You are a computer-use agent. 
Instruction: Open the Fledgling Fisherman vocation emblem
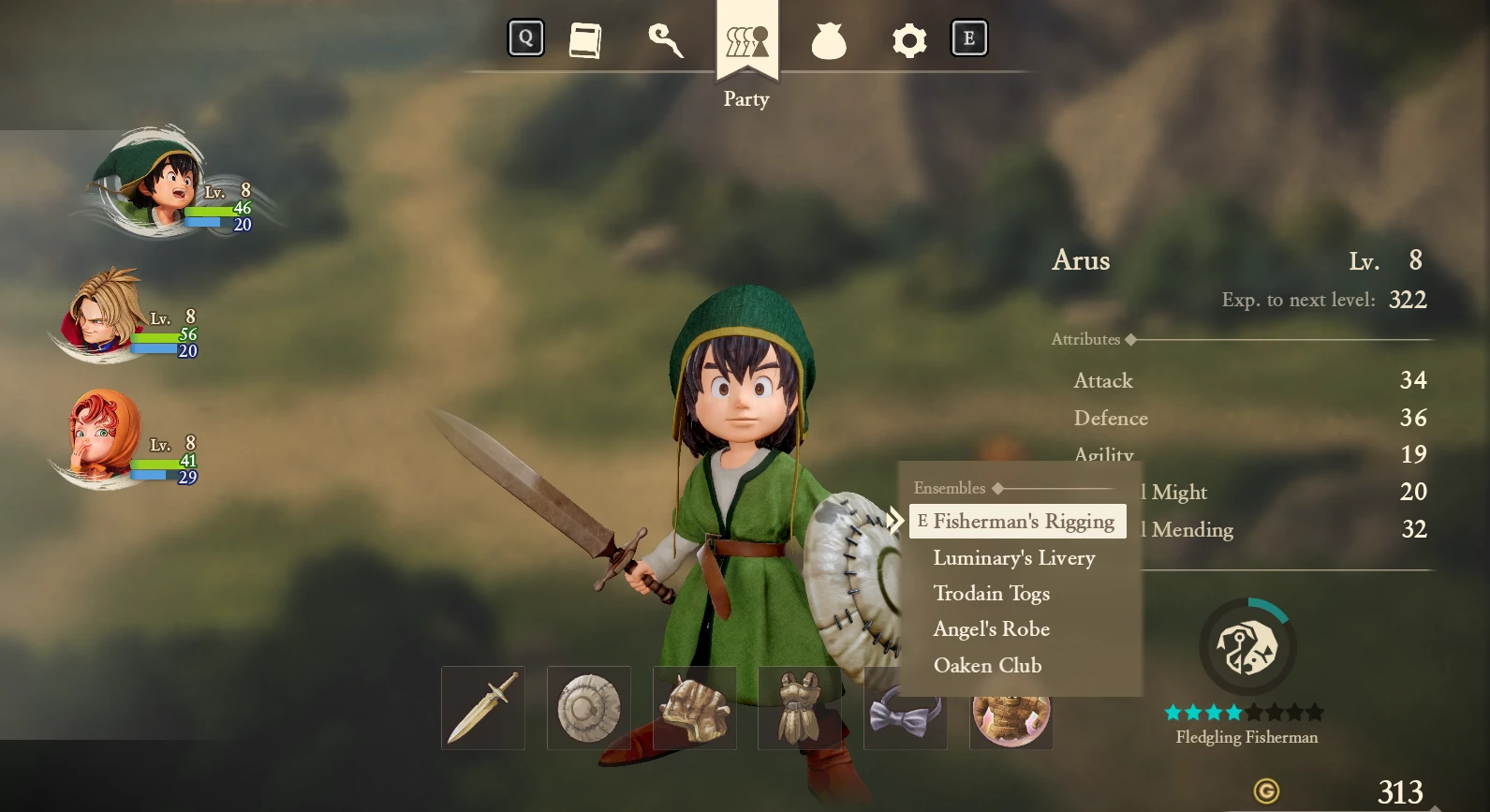pyautogui.click(x=1247, y=648)
